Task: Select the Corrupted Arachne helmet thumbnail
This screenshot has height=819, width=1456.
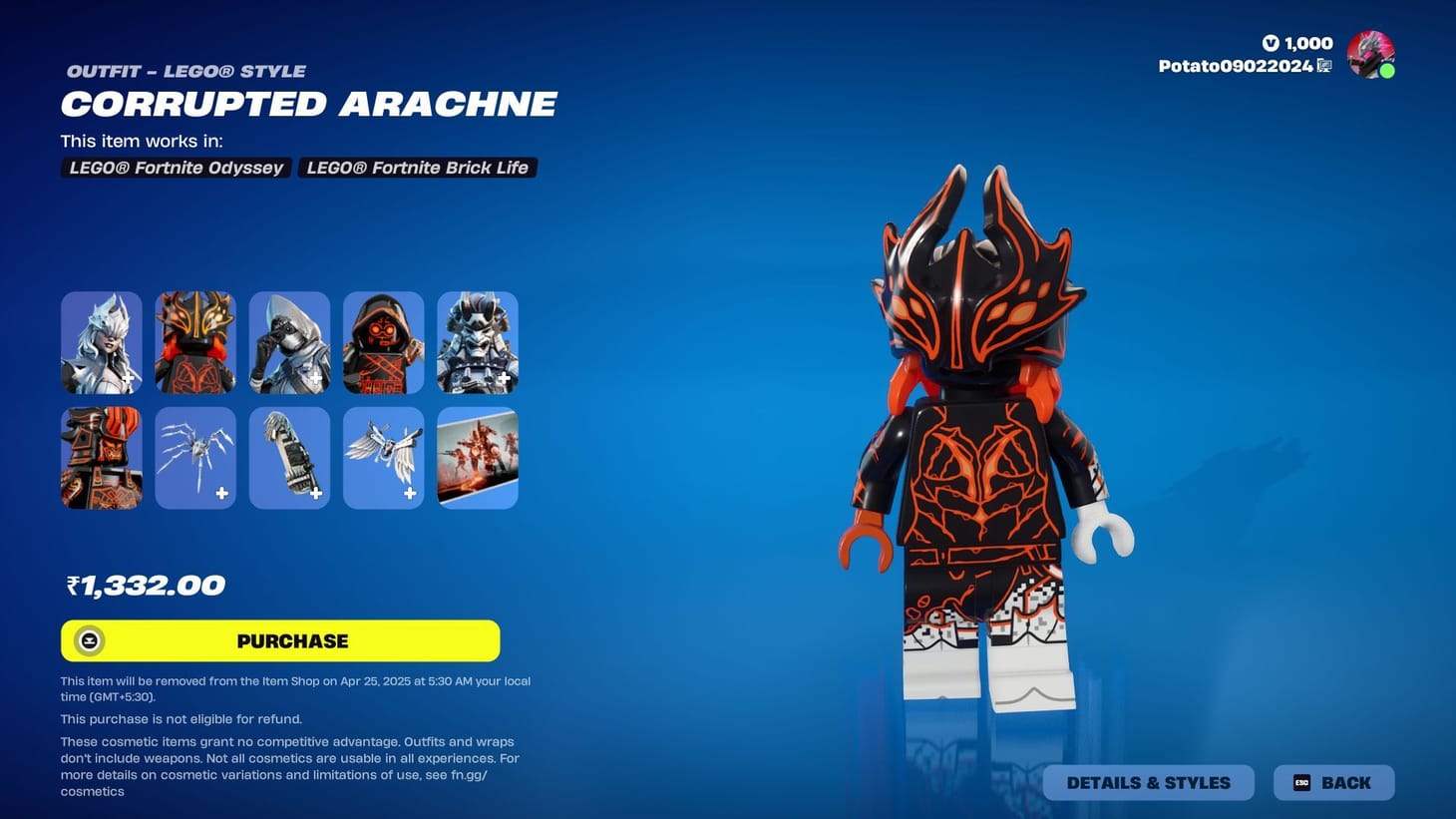Action: [194, 341]
